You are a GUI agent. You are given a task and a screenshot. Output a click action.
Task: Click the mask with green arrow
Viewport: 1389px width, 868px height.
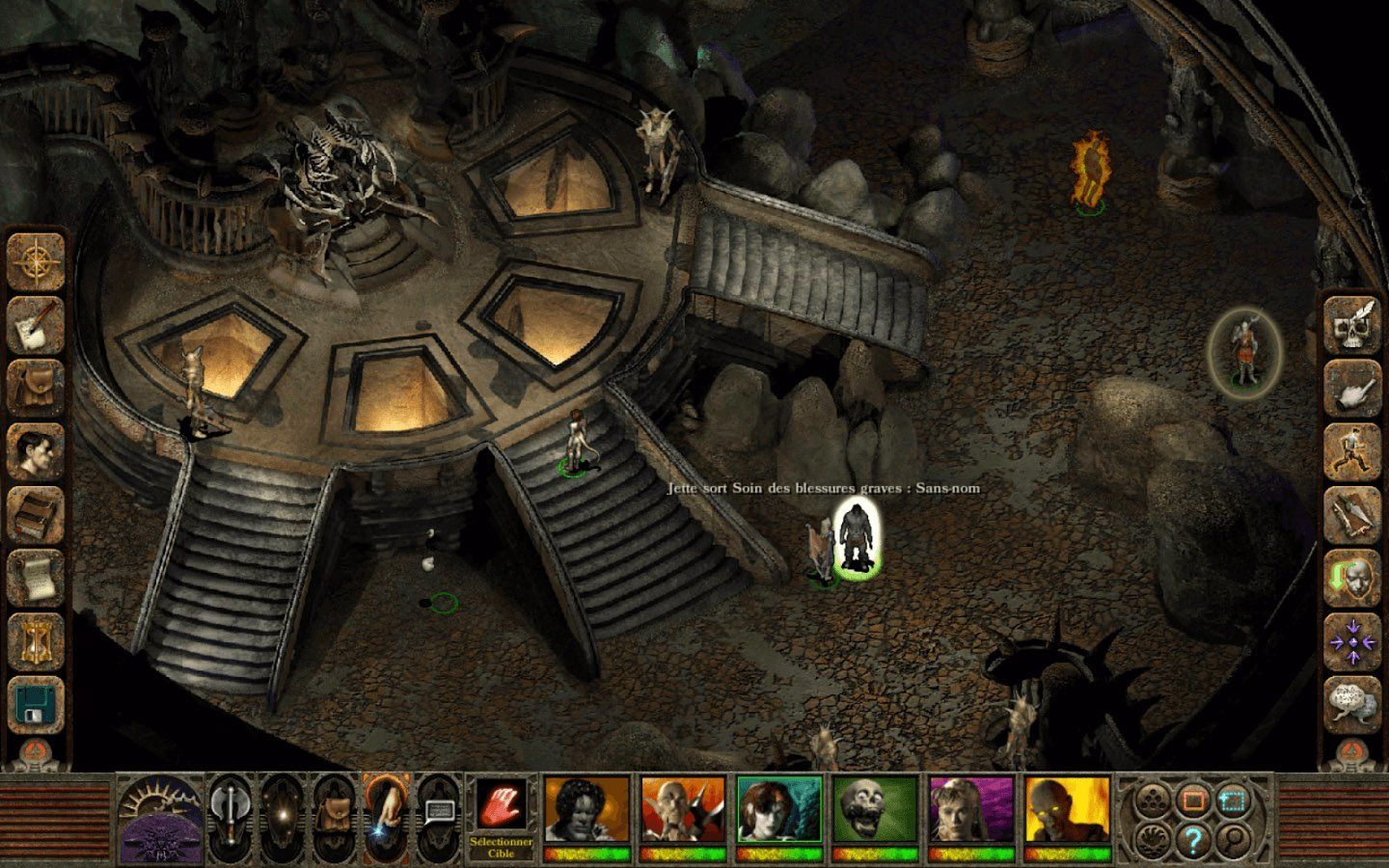(x=1351, y=579)
